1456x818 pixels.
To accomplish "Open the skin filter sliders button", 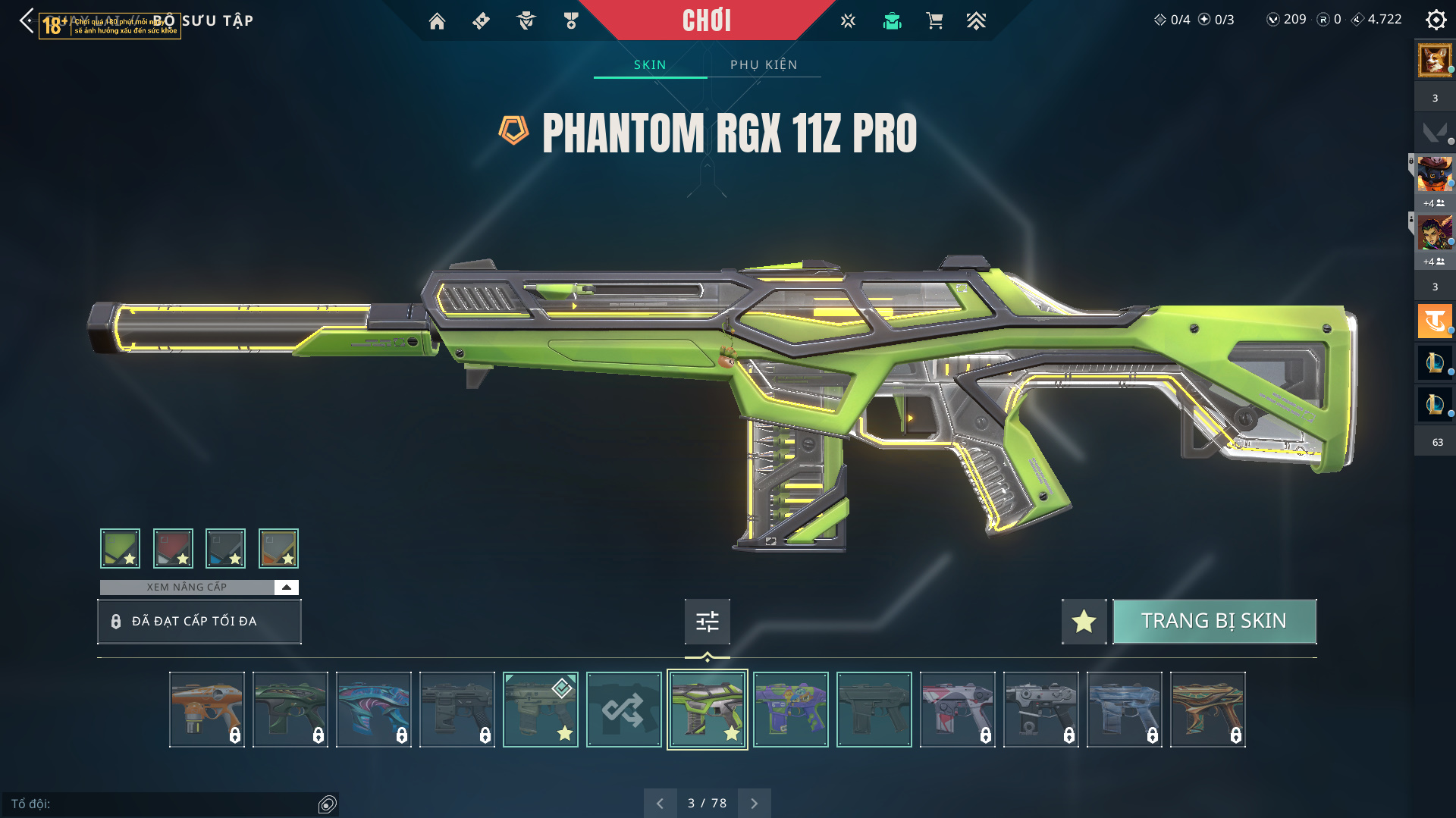I will pos(707,622).
